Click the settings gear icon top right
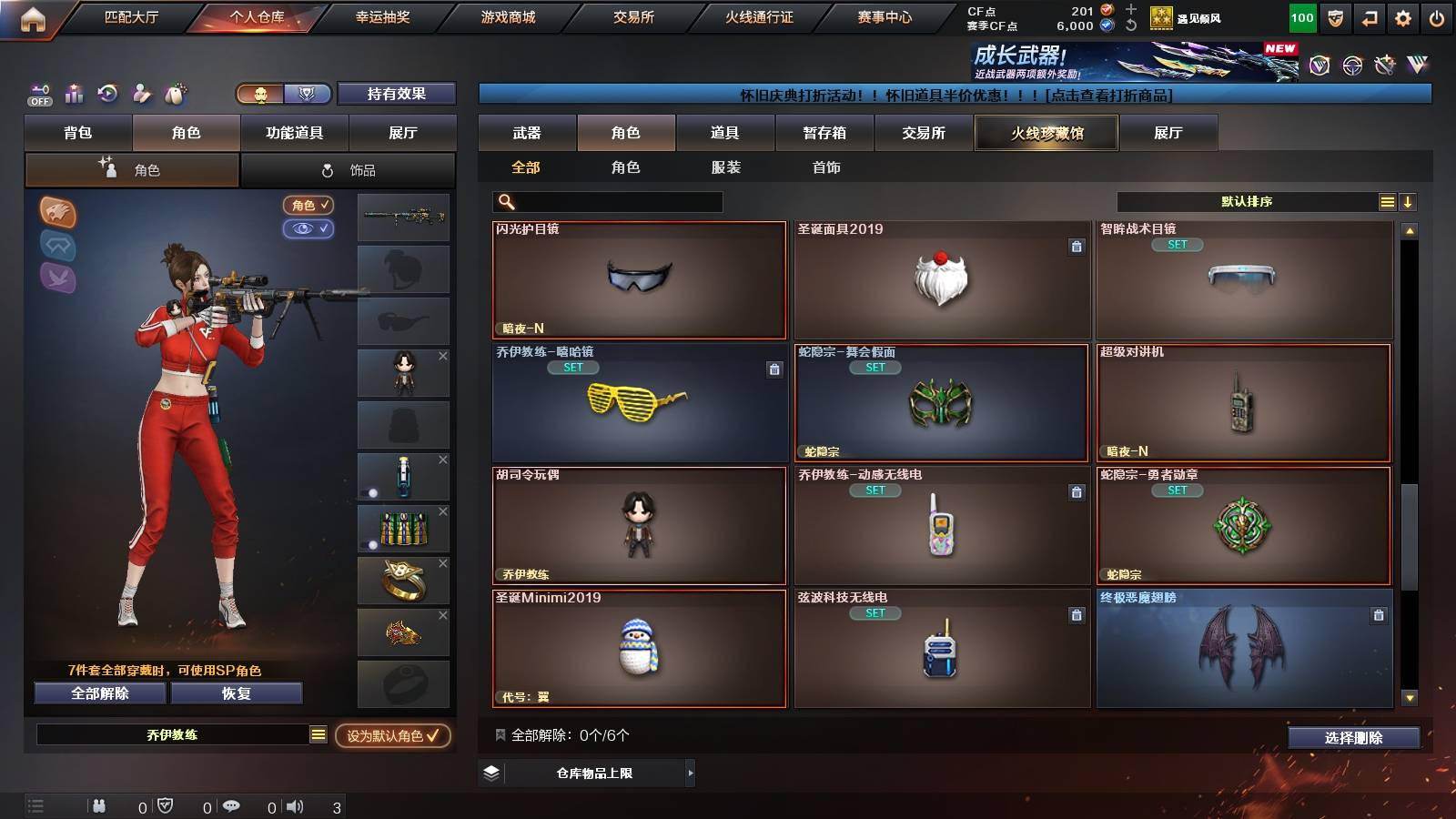1456x819 pixels. (1402, 15)
